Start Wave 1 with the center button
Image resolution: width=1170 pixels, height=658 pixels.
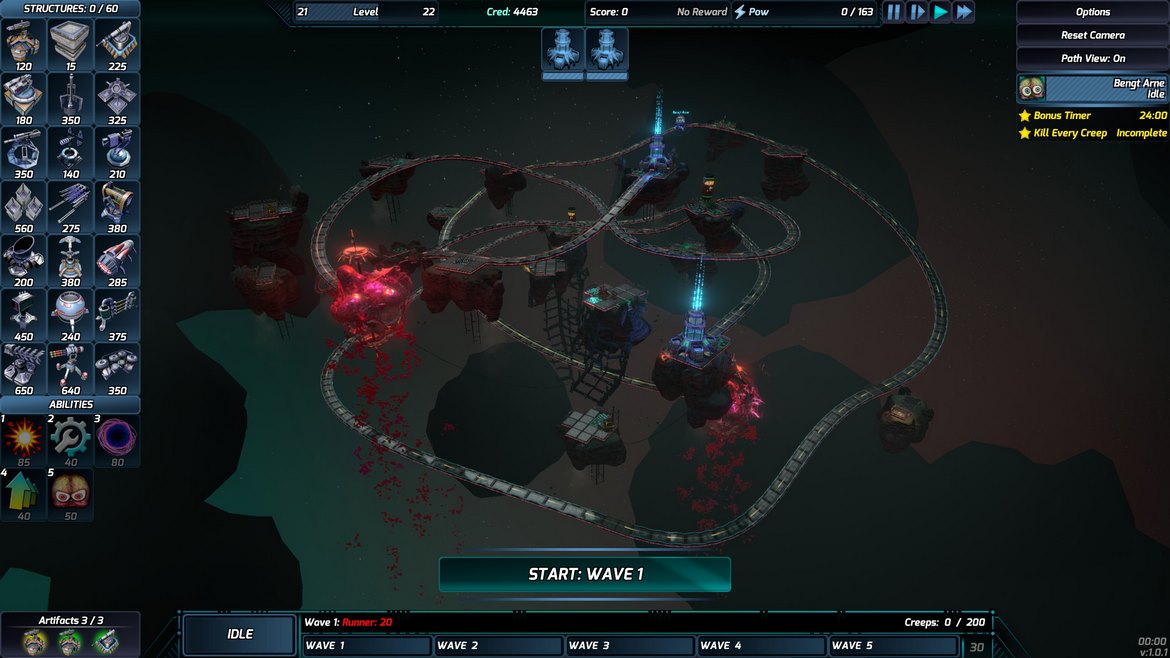point(585,574)
